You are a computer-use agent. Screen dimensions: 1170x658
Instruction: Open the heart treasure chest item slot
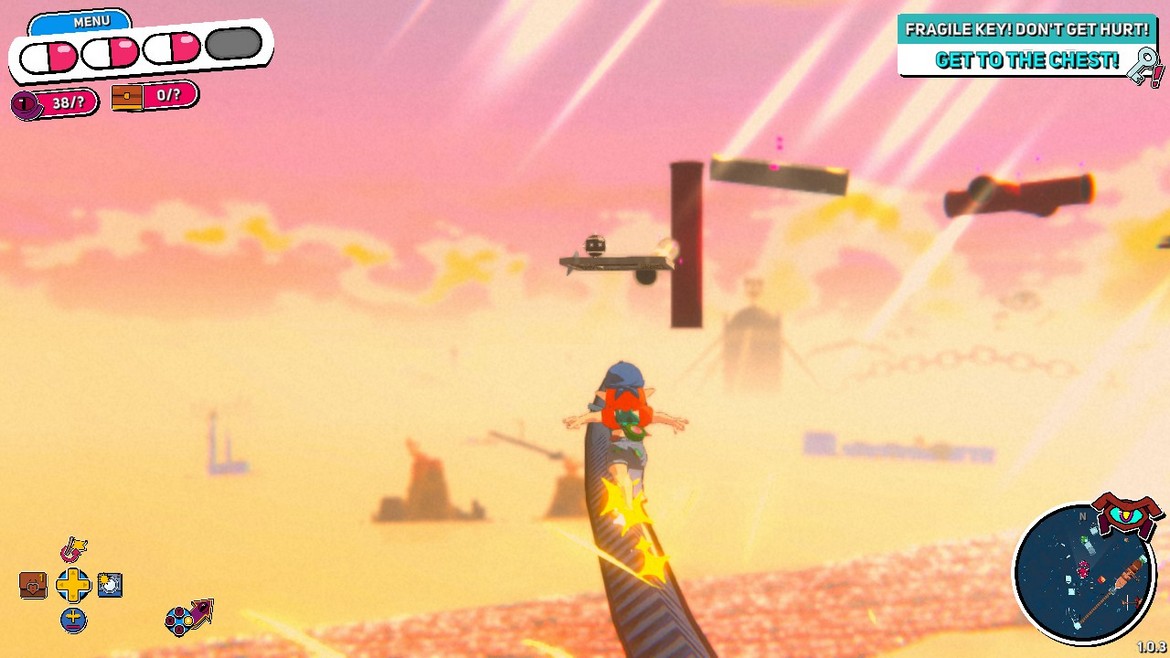(33, 585)
